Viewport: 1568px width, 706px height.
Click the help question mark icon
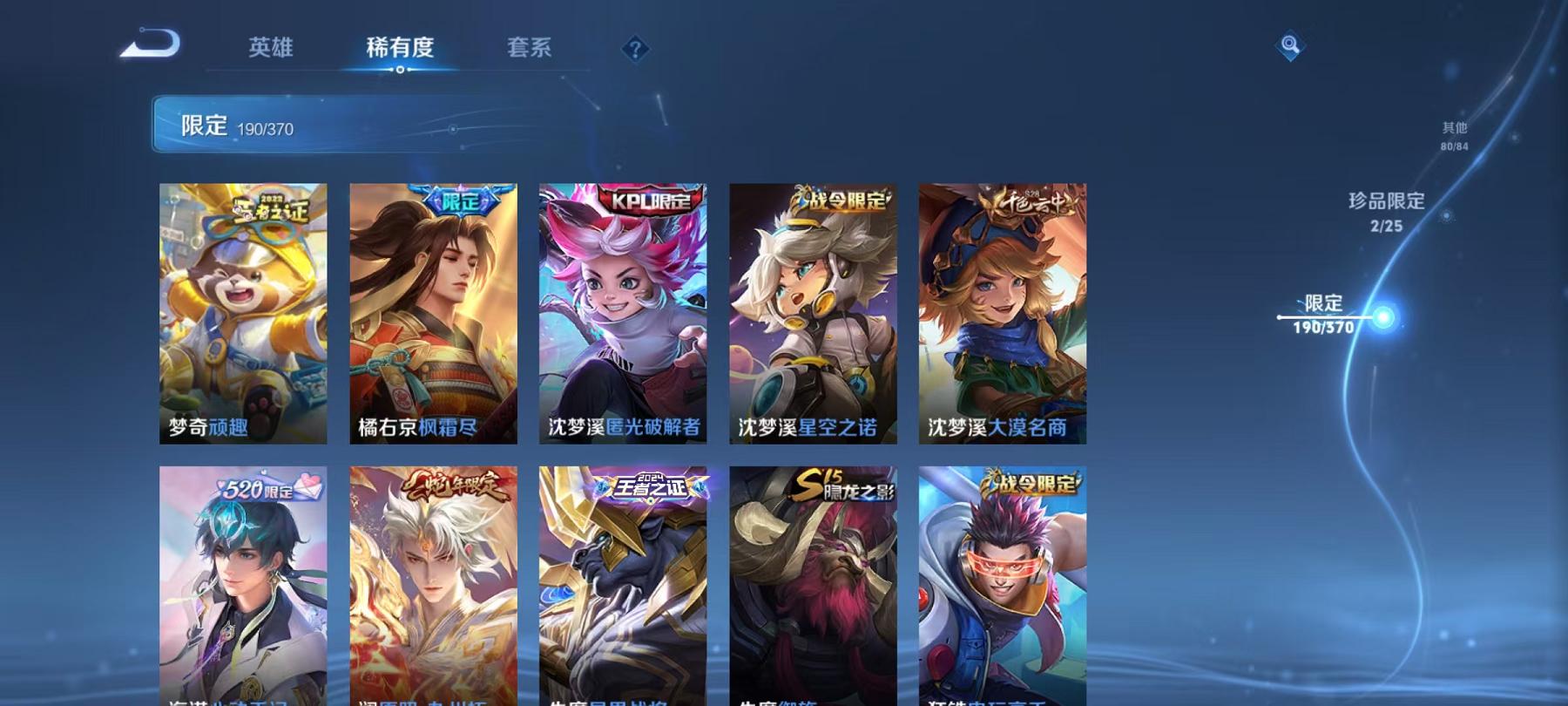point(635,48)
